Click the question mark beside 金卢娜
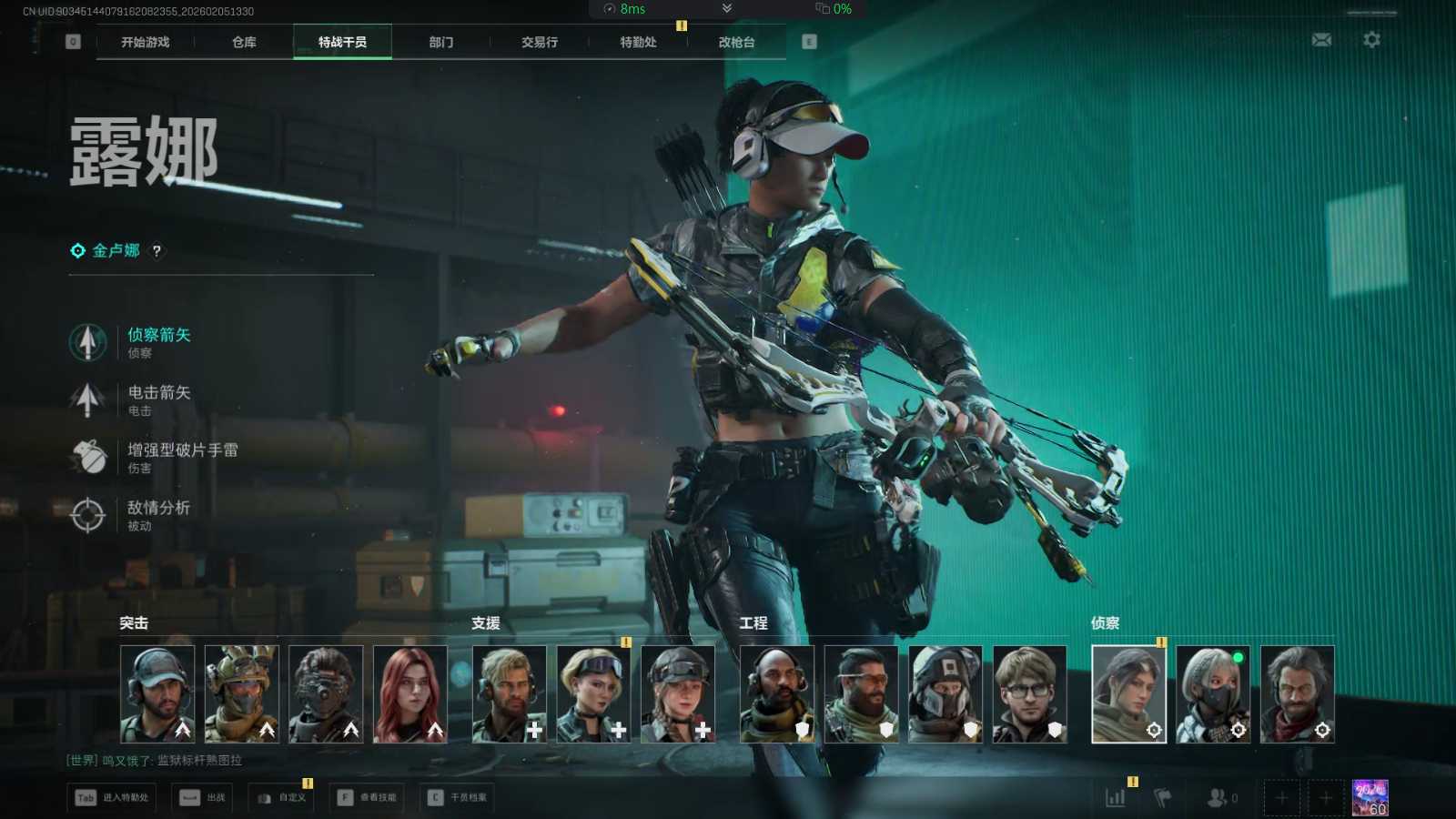This screenshot has width=1456, height=819. [x=157, y=251]
